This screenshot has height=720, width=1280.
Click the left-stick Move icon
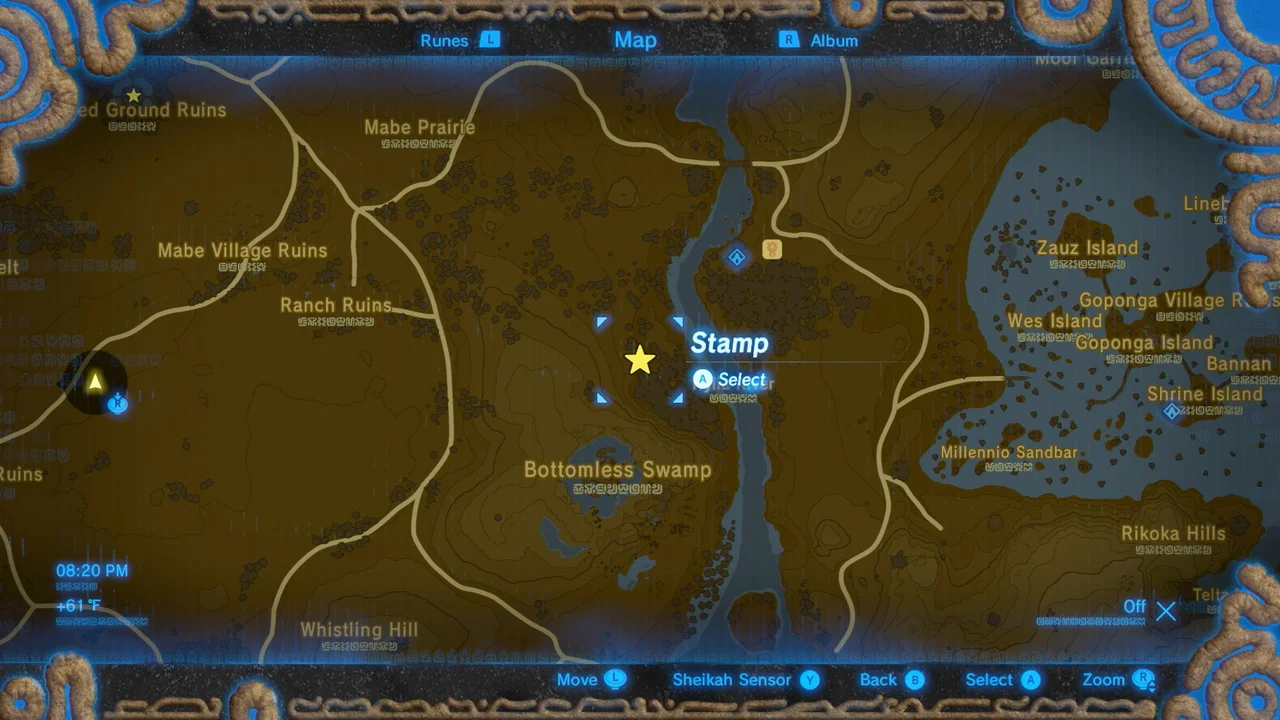click(617, 679)
